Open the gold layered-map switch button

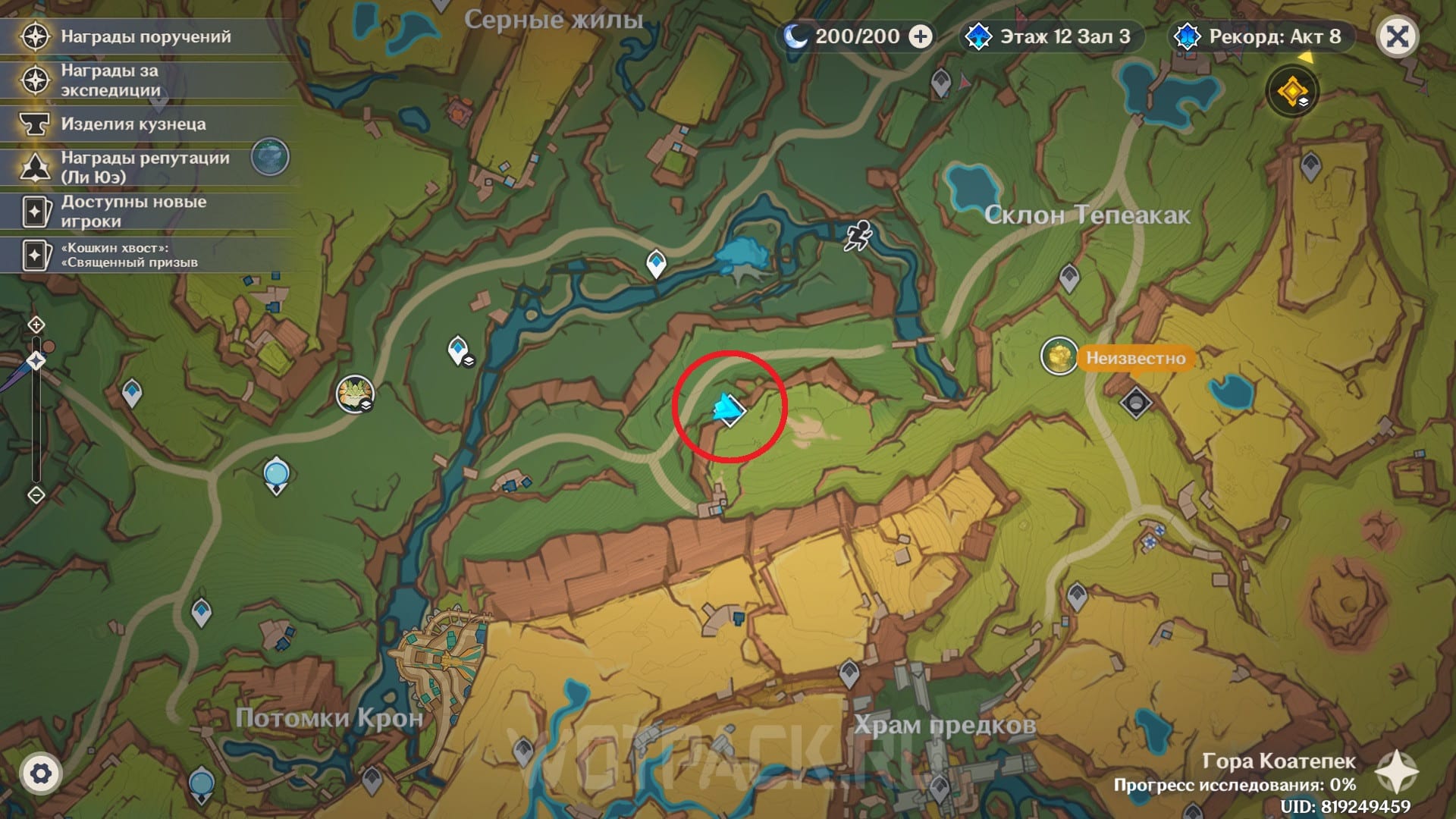[1292, 92]
